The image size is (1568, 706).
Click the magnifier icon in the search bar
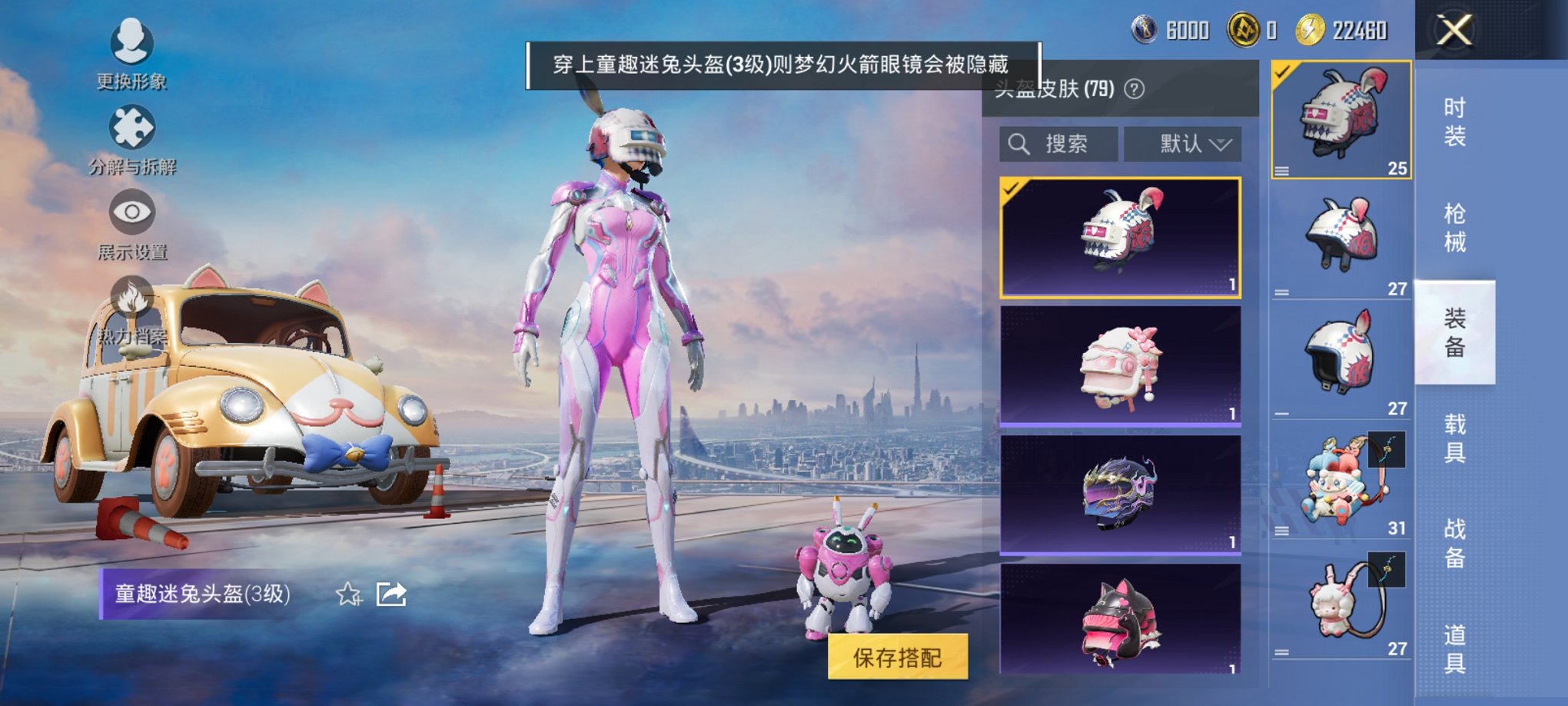[x=1020, y=143]
